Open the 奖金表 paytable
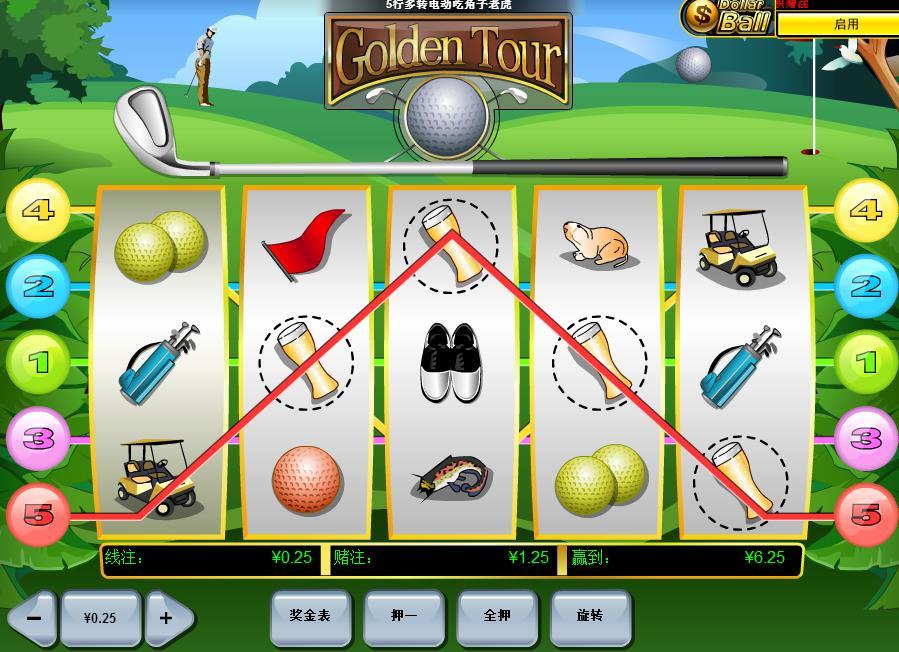The height and width of the screenshot is (652, 899). click(x=310, y=616)
